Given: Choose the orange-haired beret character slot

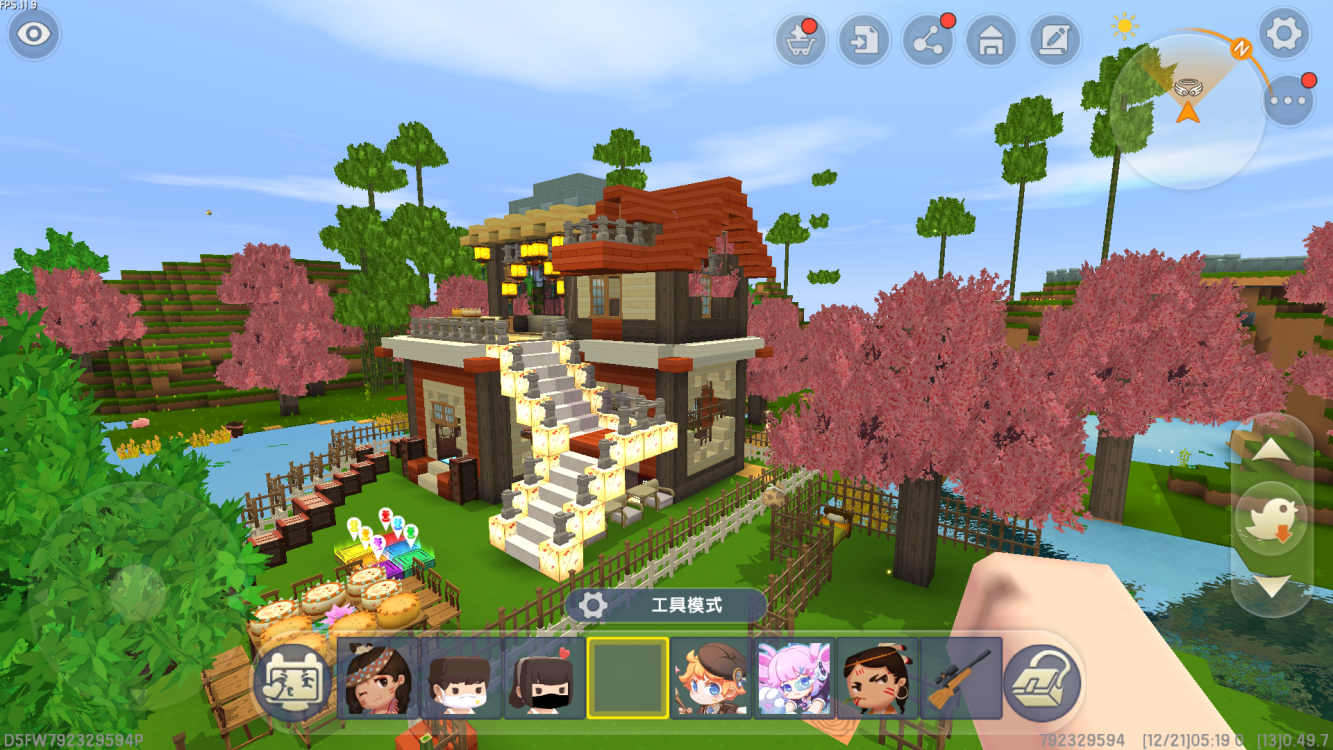Looking at the screenshot, I should coord(710,678).
